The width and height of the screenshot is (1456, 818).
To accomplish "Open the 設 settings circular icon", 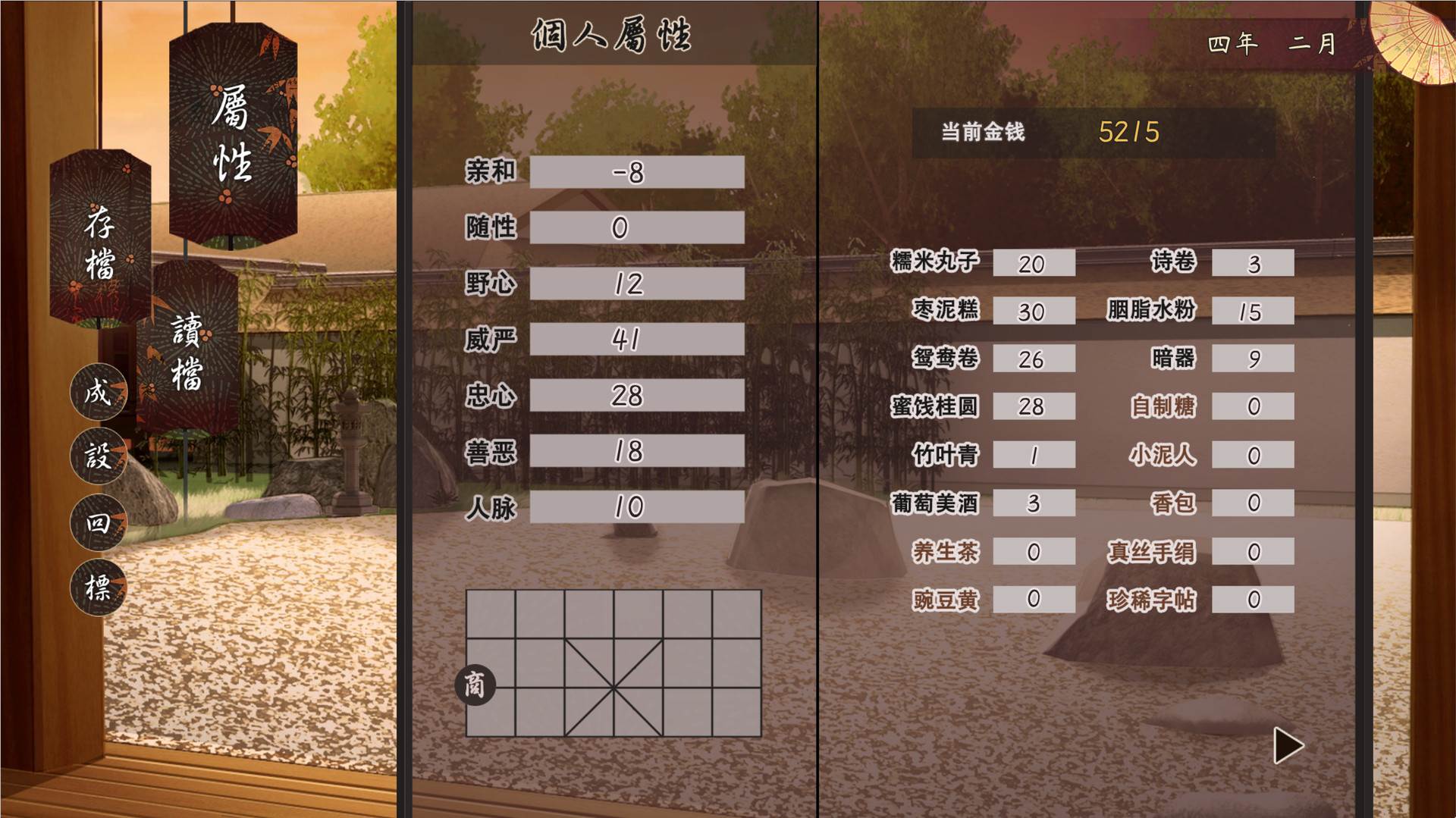I will [x=97, y=457].
